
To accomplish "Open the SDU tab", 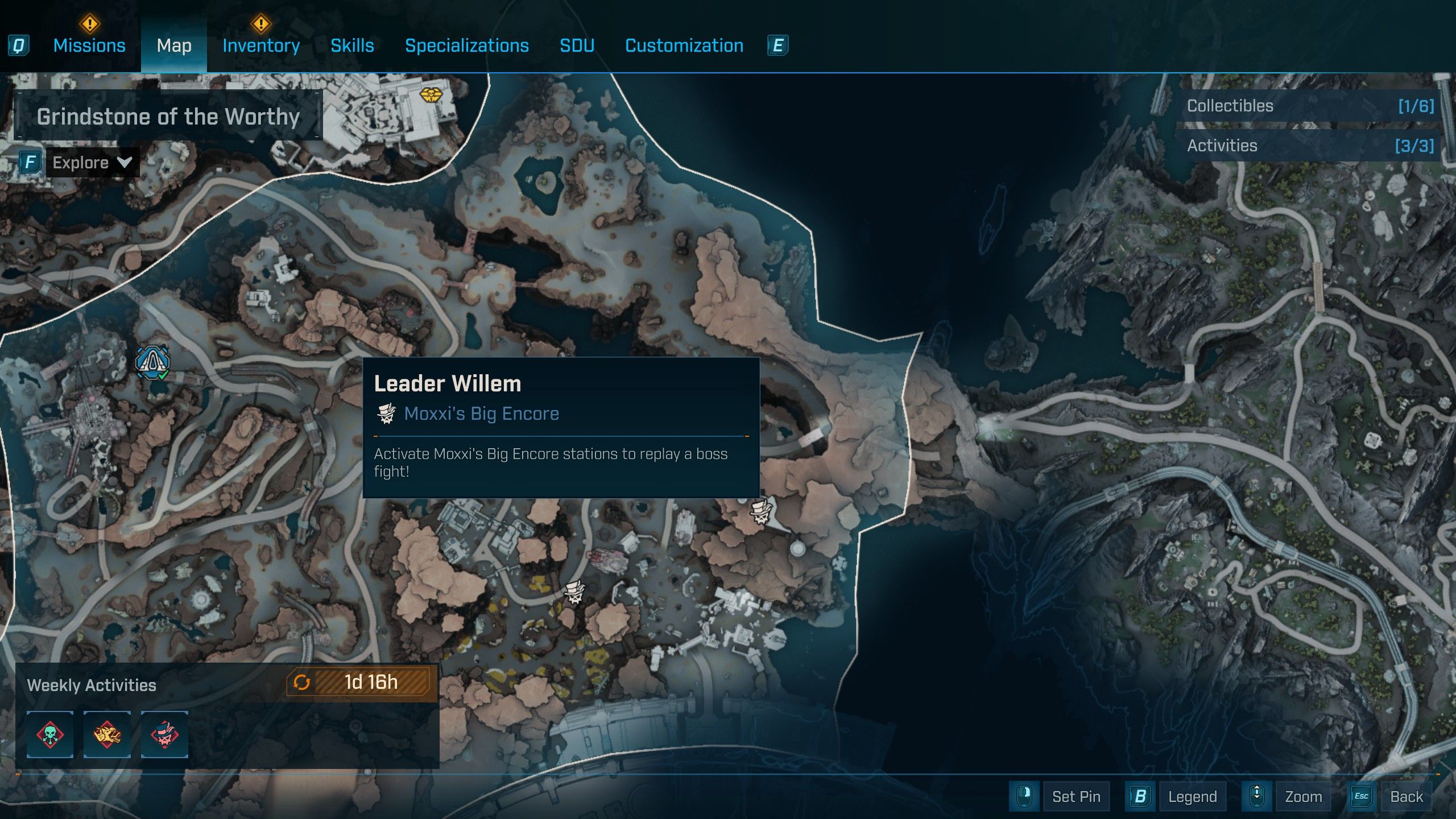I will click(577, 45).
